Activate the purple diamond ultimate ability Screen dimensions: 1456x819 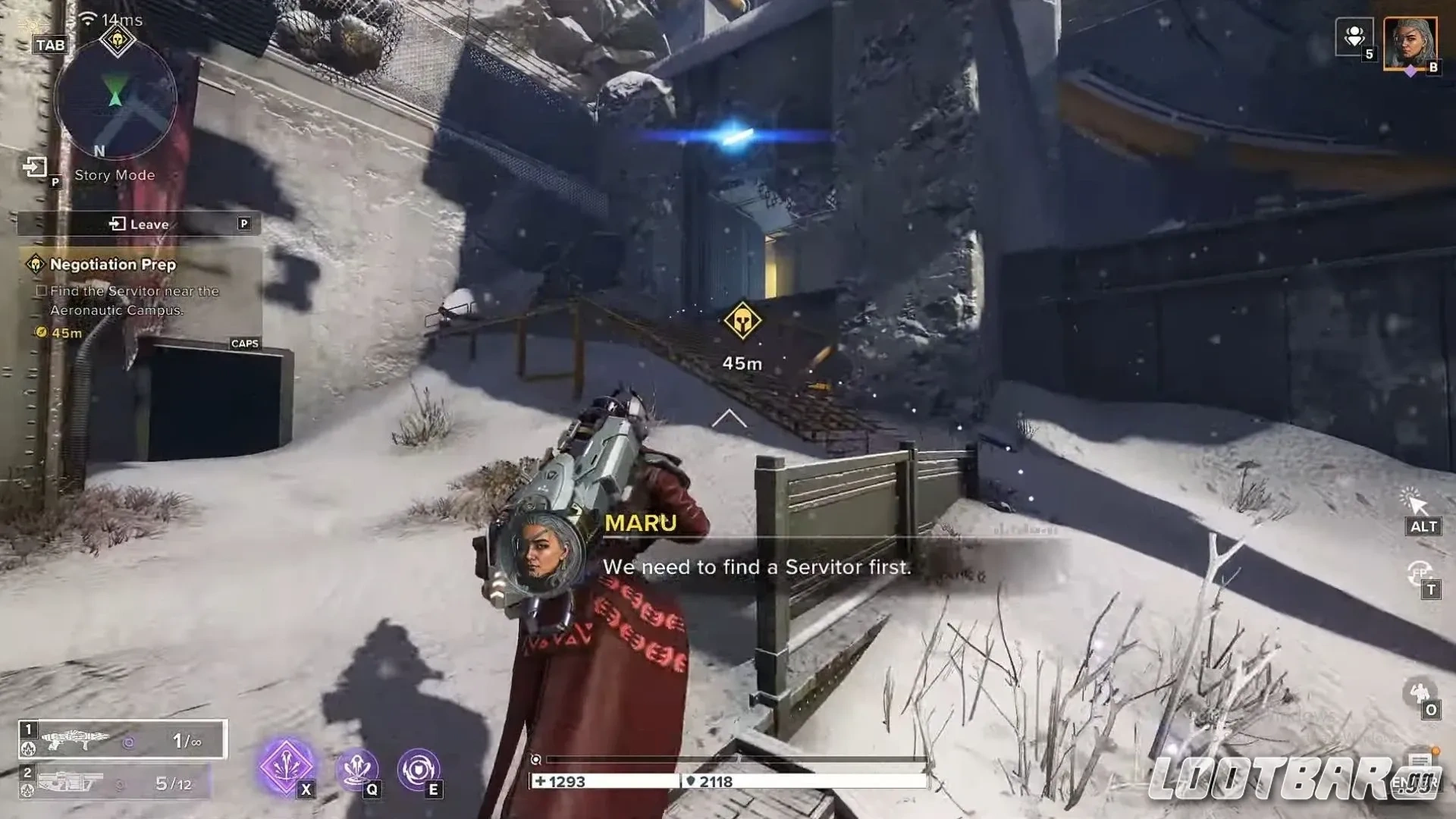coord(286,766)
